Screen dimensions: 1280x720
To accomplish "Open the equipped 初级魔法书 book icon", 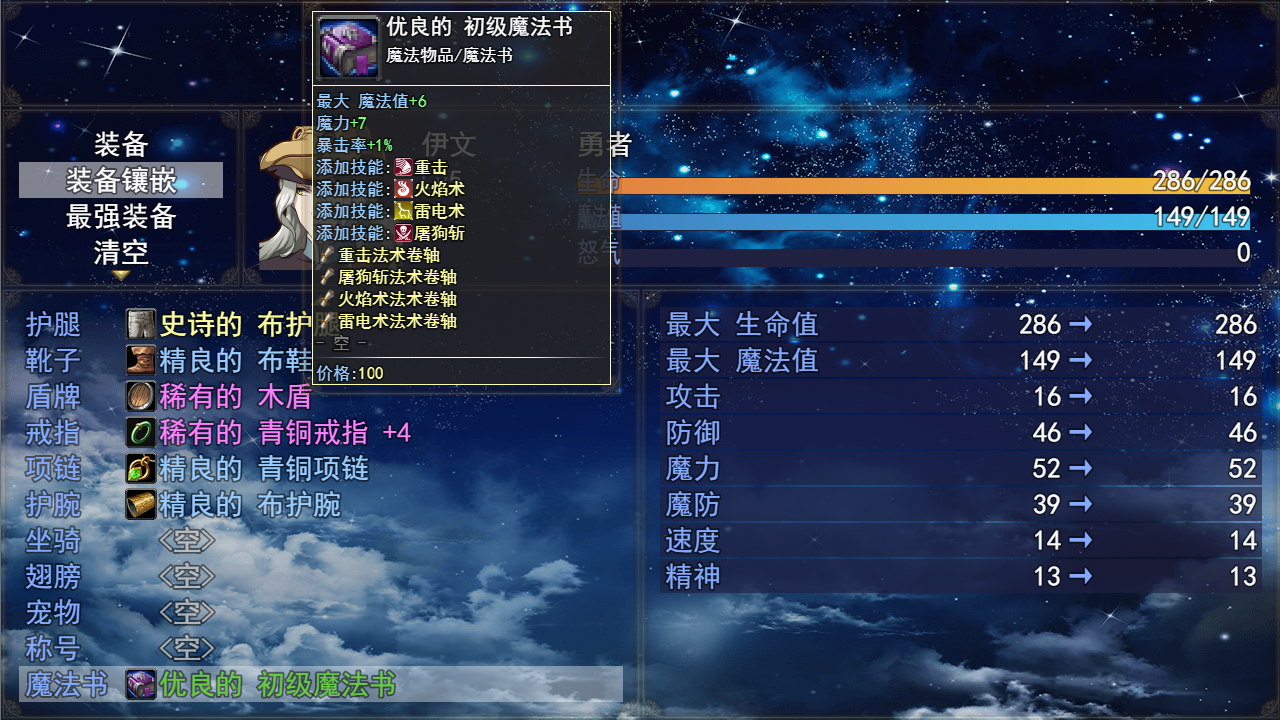I will pyautogui.click(x=140, y=684).
